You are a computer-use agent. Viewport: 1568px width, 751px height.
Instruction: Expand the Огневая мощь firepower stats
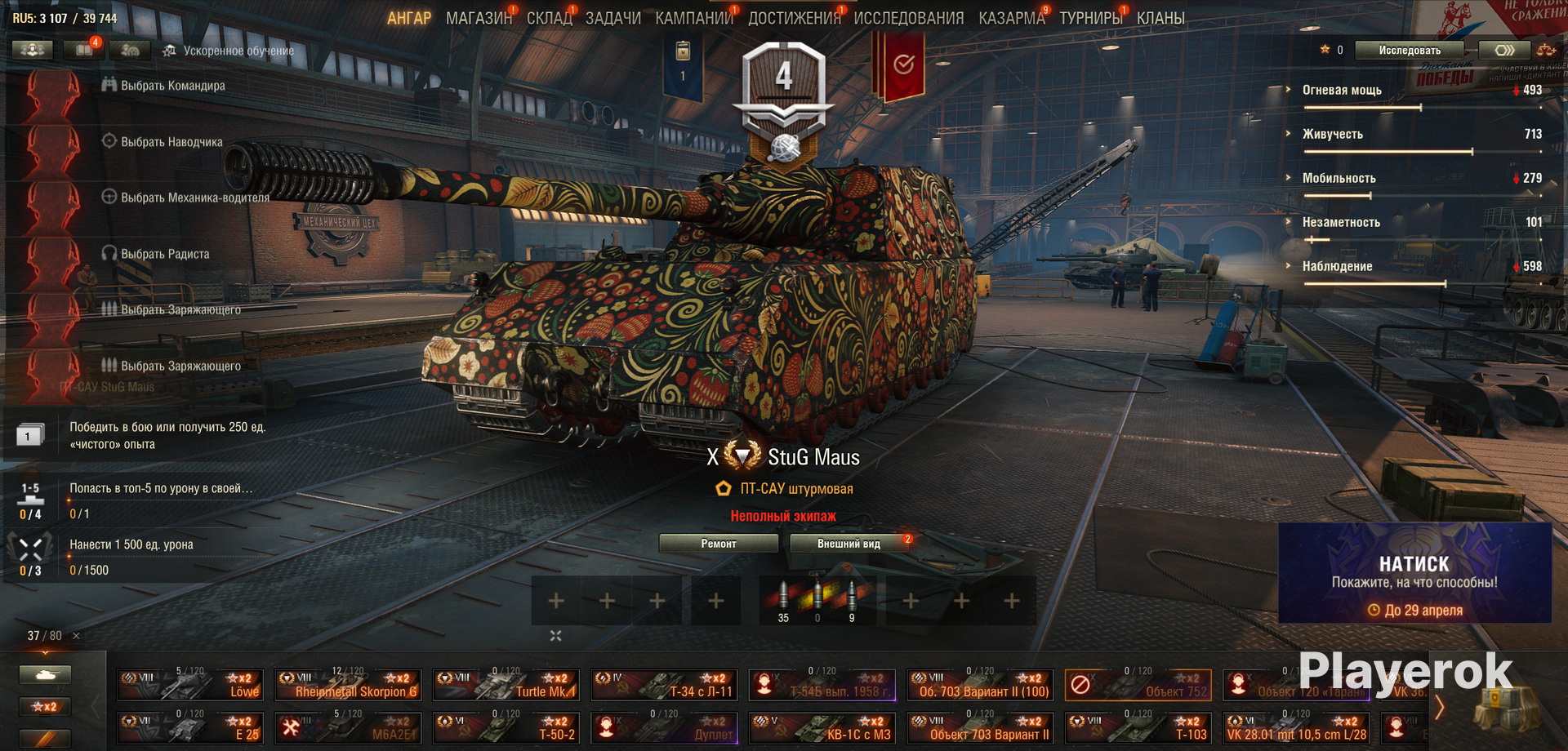tap(1341, 91)
